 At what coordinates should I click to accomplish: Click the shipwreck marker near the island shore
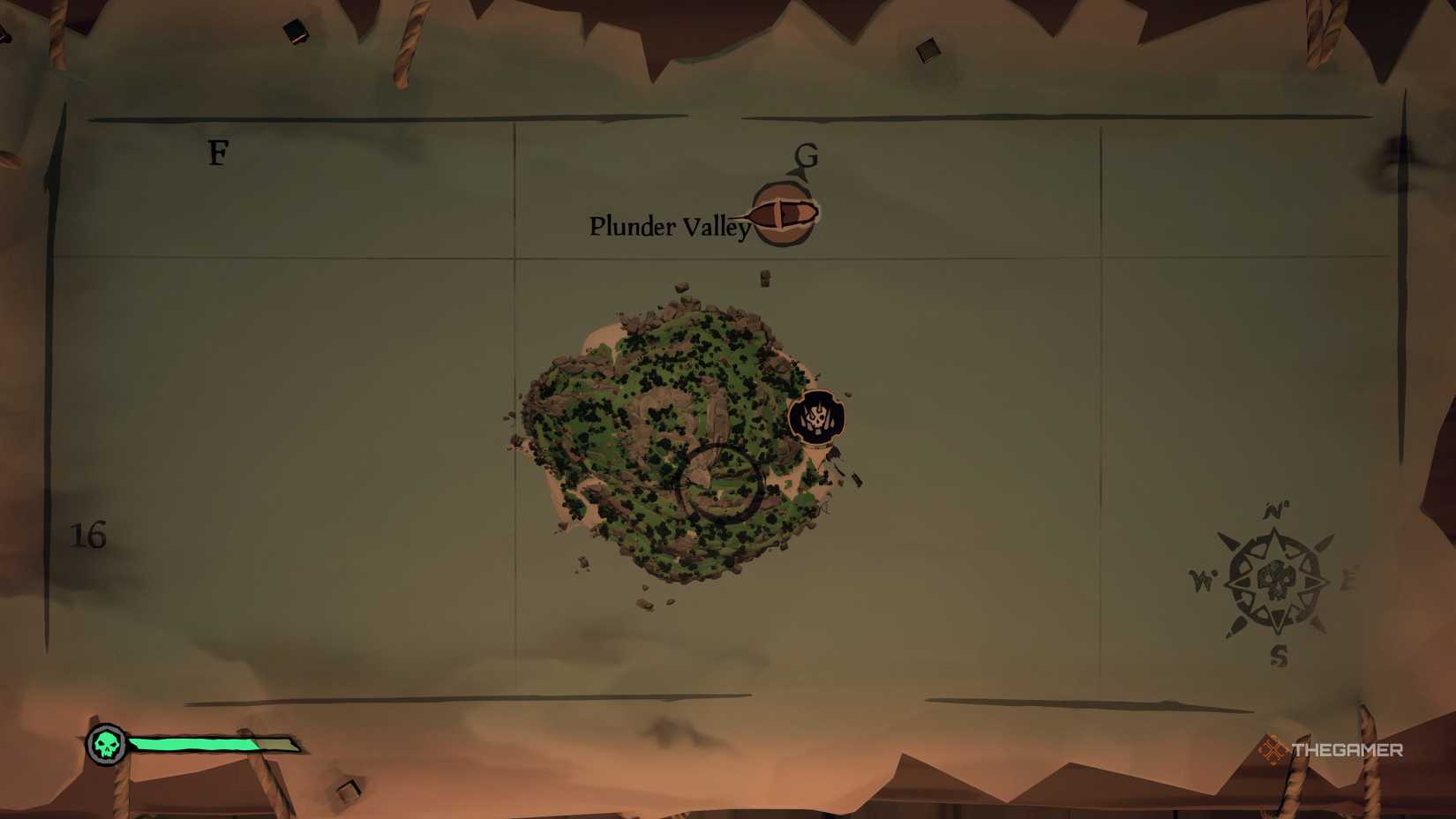856,479
